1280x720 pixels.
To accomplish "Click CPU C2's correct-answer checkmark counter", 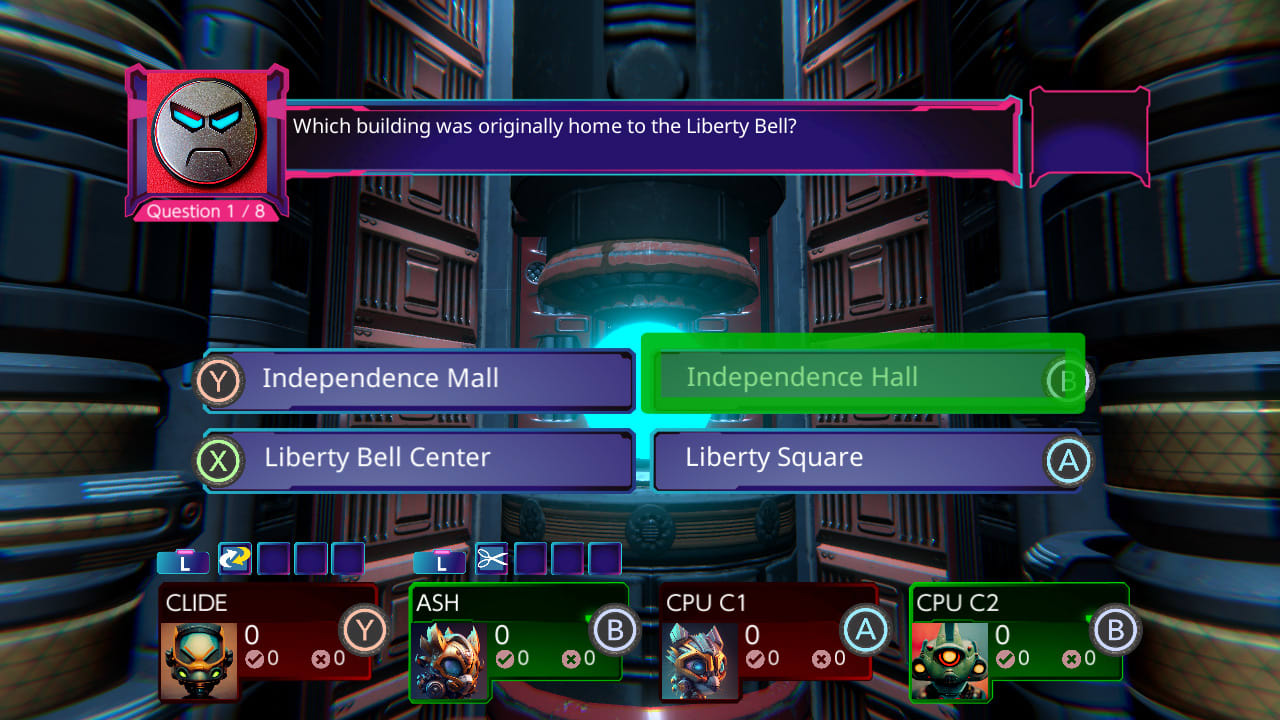I will click(1005, 660).
